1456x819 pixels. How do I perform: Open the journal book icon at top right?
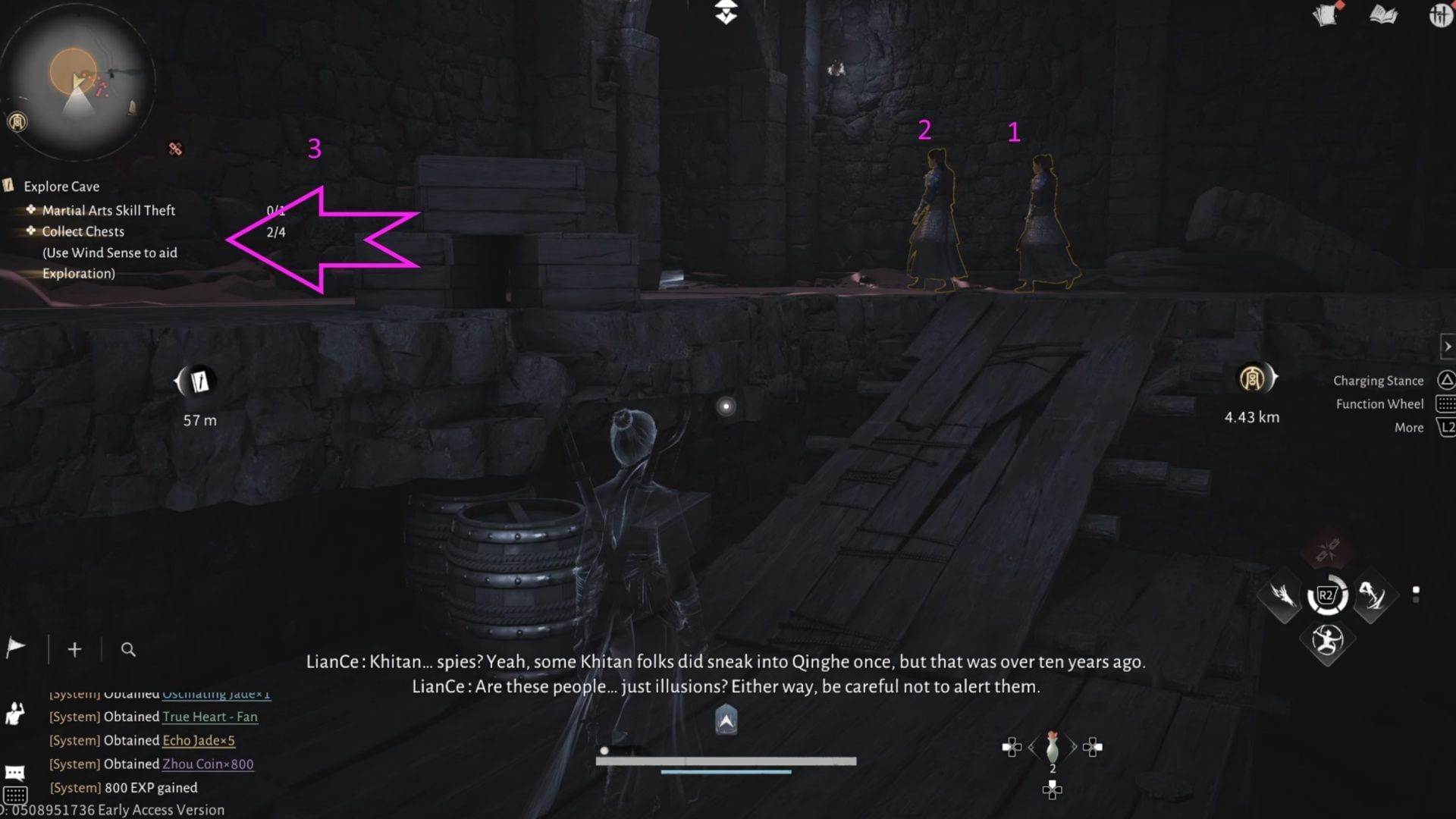pos(1382,15)
